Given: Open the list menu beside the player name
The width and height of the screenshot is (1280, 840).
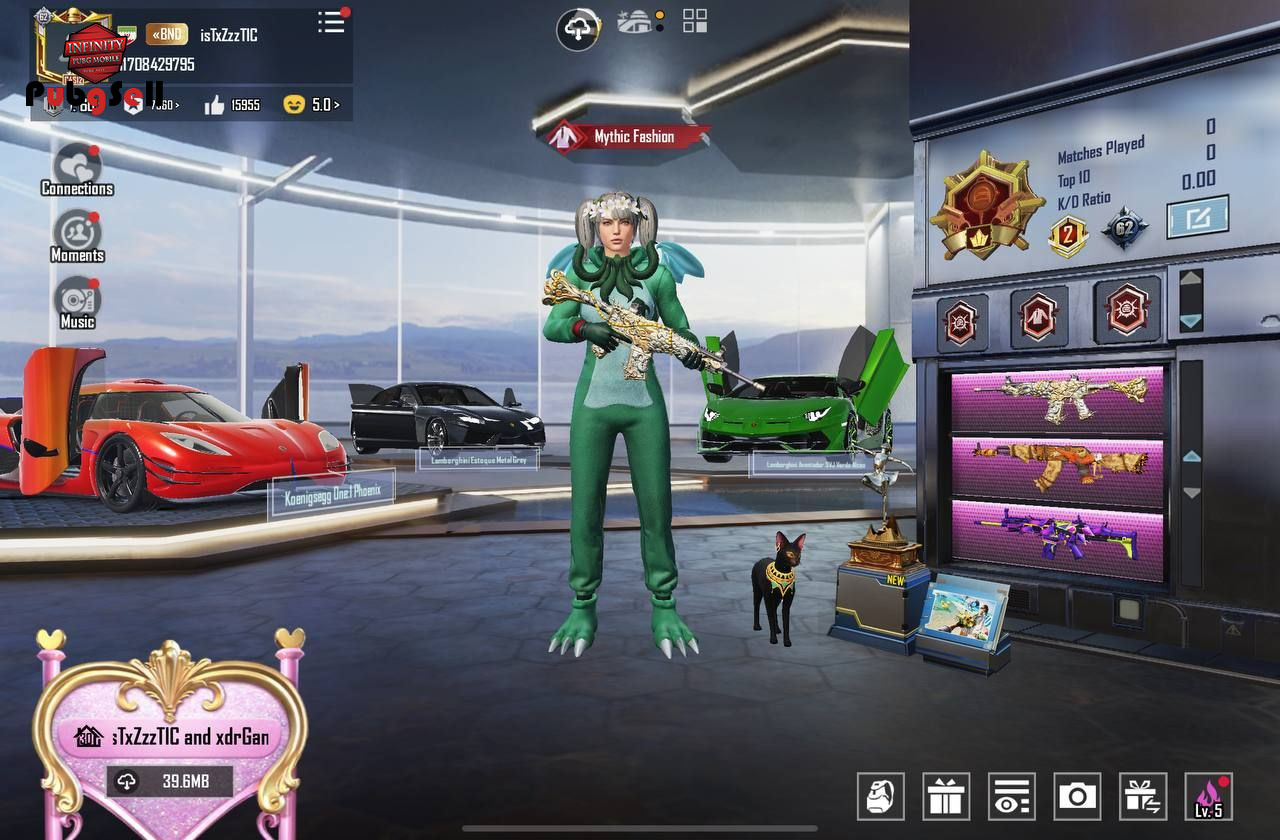Looking at the screenshot, I should (x=331, y=22).
